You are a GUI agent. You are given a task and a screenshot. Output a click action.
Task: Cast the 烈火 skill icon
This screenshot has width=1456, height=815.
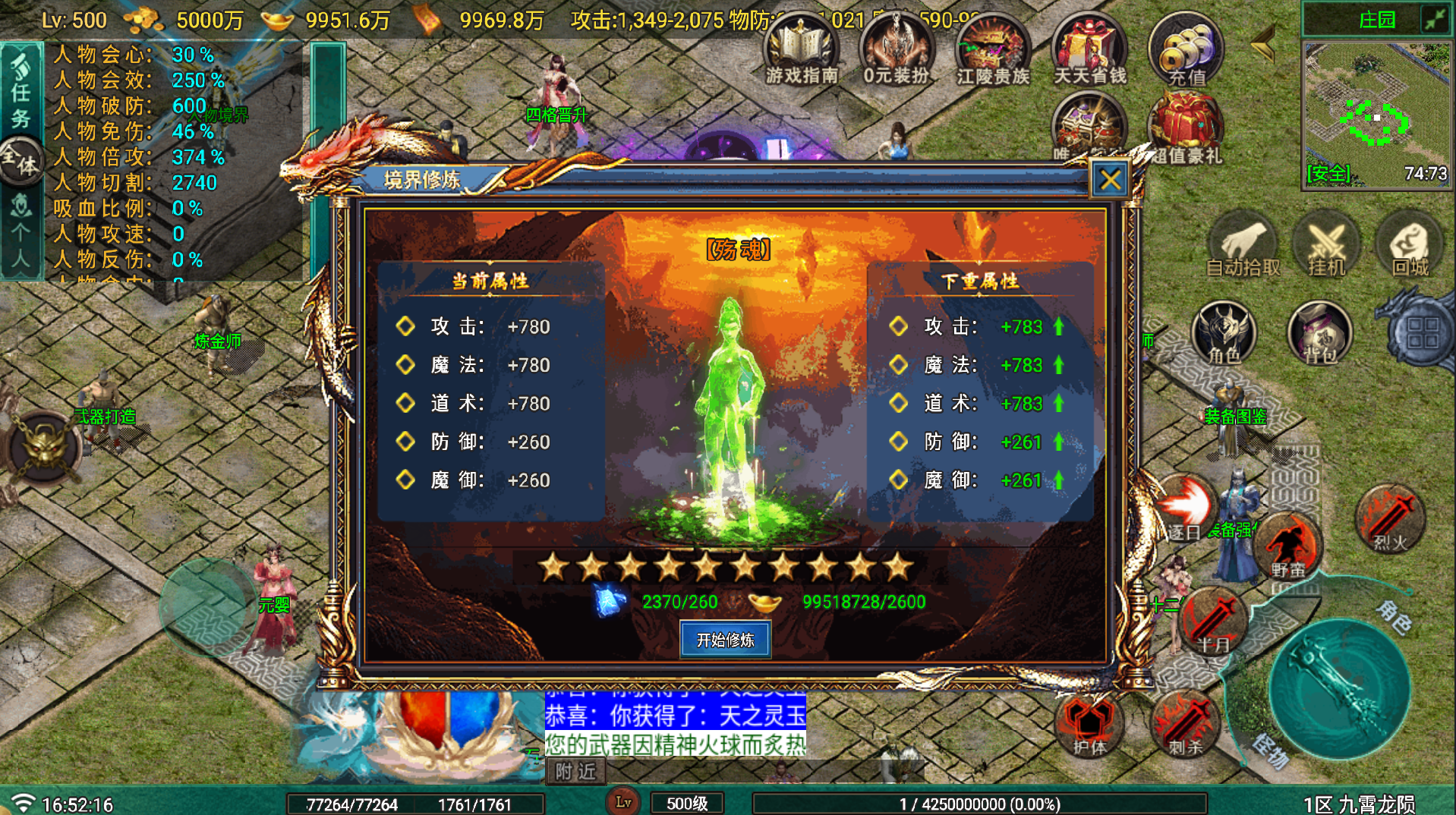tap(1391, 516)
